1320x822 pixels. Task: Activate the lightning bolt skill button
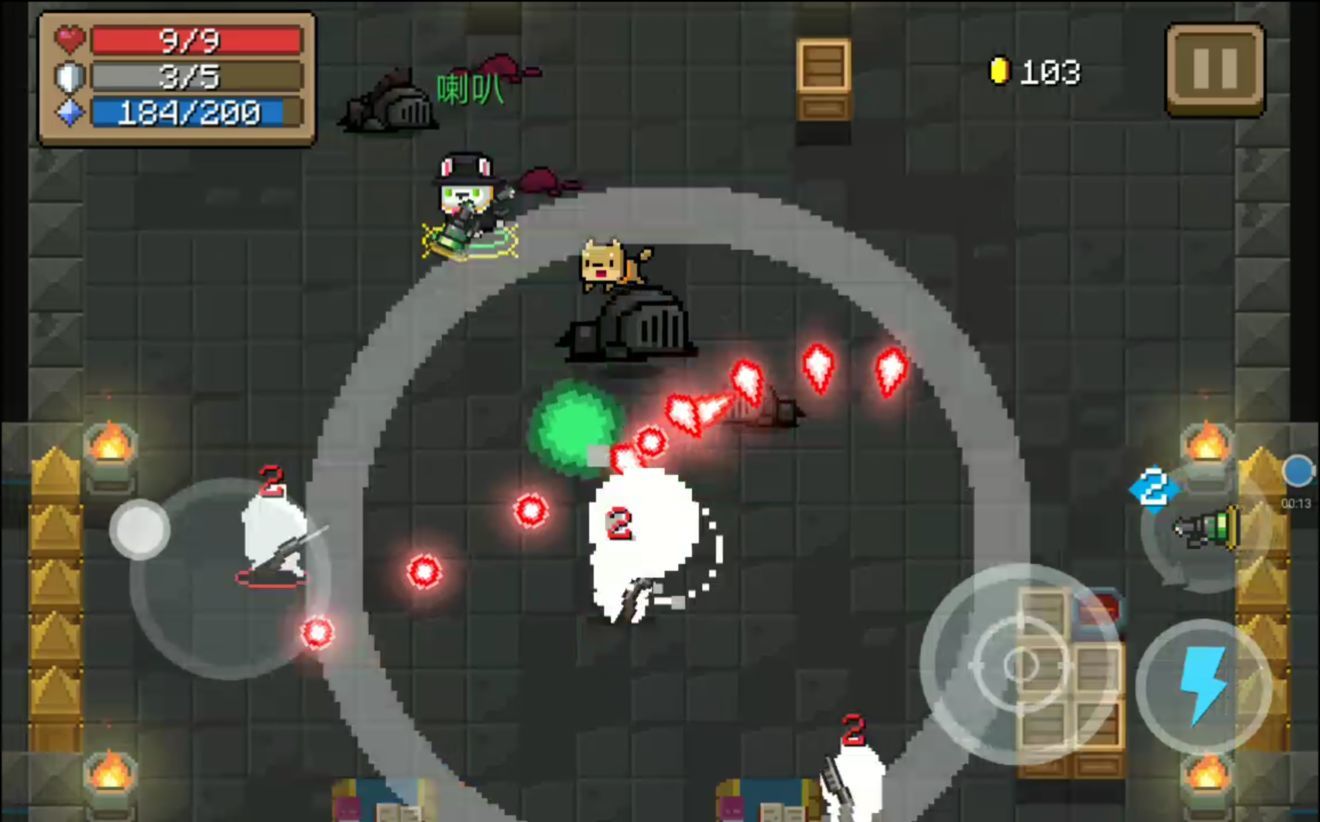coord(1203,686)
